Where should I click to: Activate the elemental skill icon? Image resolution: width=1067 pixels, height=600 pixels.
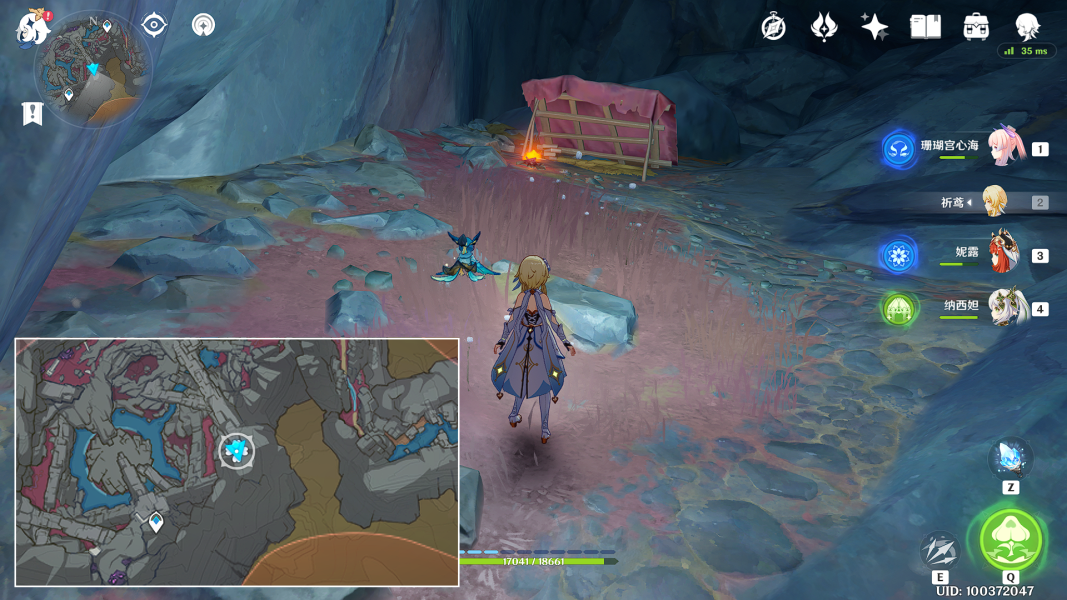click(940, 550)
